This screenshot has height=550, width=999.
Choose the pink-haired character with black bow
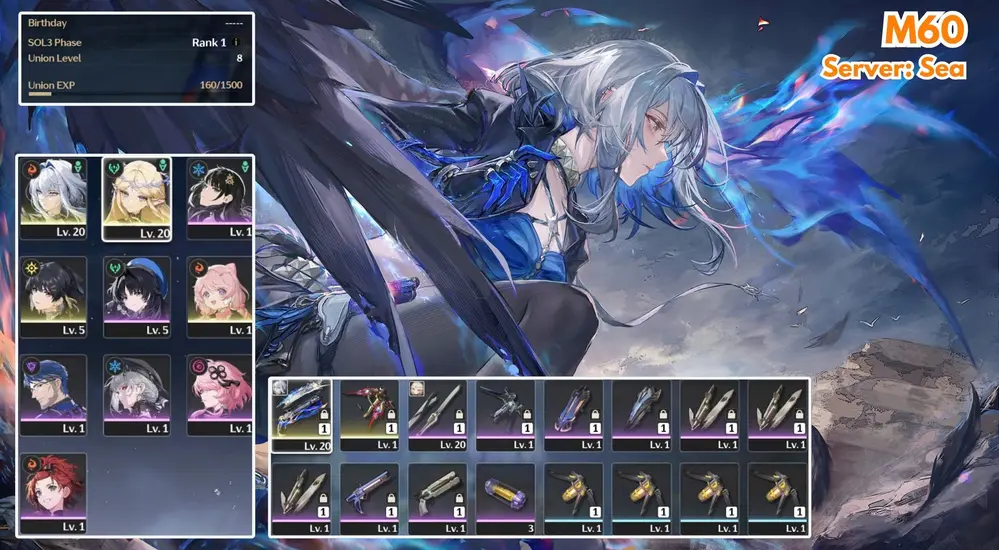(x=219, y=393)
